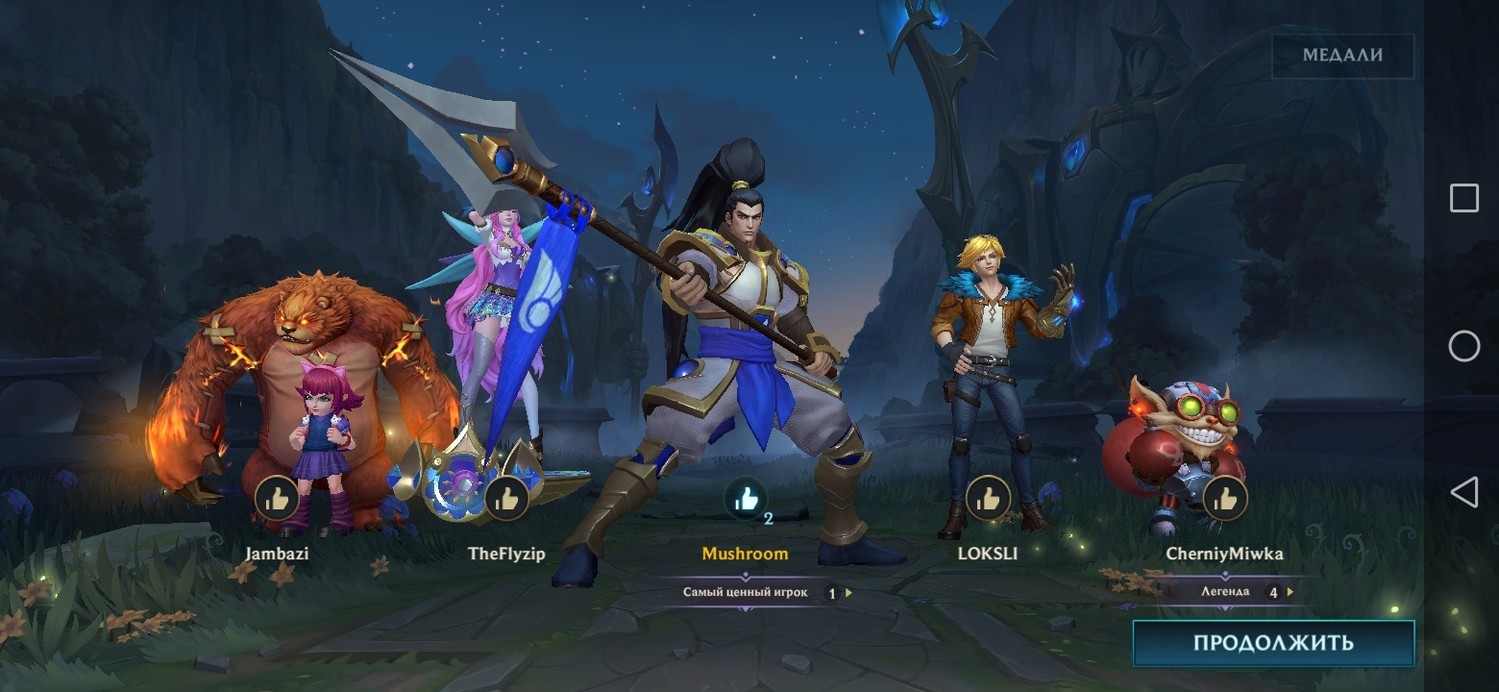The image size is (1499, 692).
Task: Like player TheFlyzip's performance
Action: [x=507, y=498]
